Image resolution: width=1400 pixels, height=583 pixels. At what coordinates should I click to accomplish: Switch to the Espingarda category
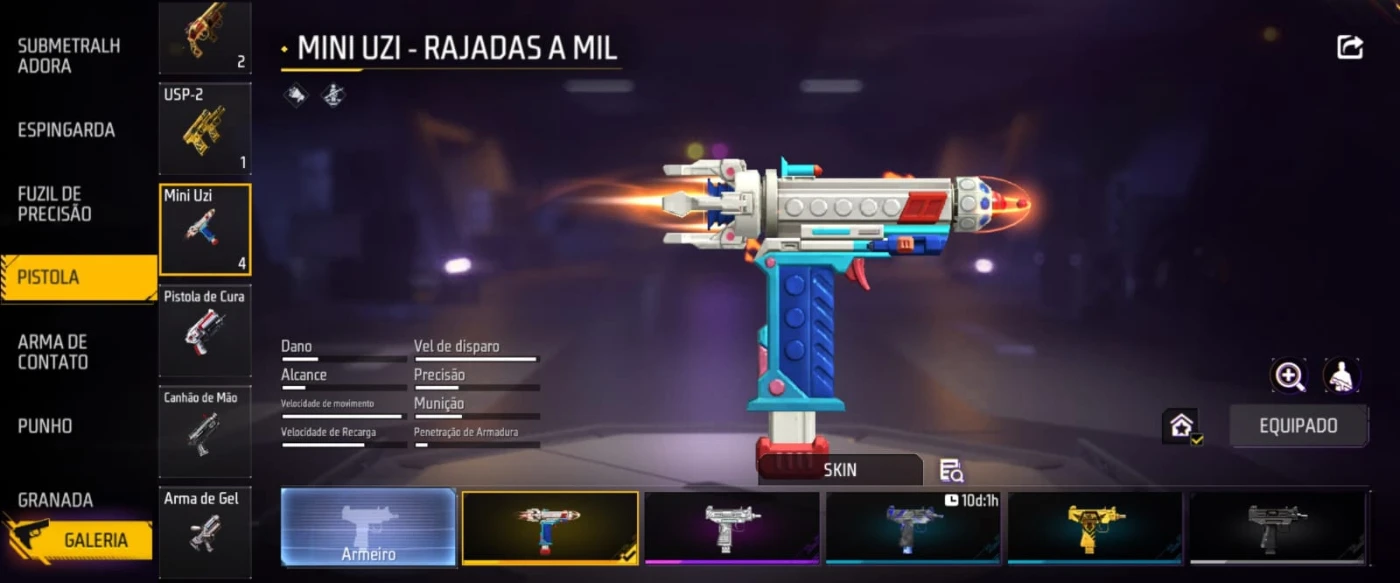click(x=66, y=130)
